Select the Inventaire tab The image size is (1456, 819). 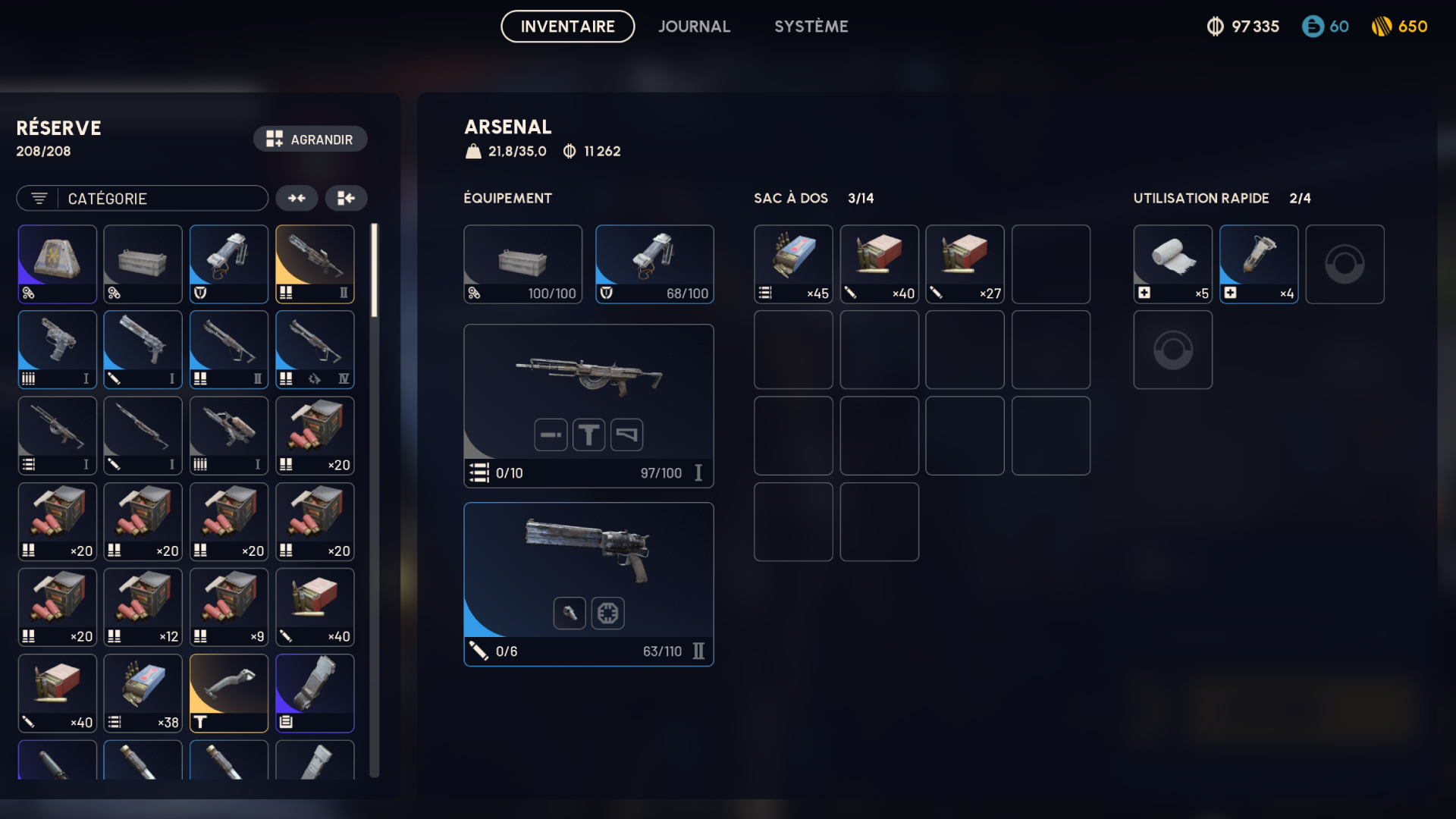[567, 27]
